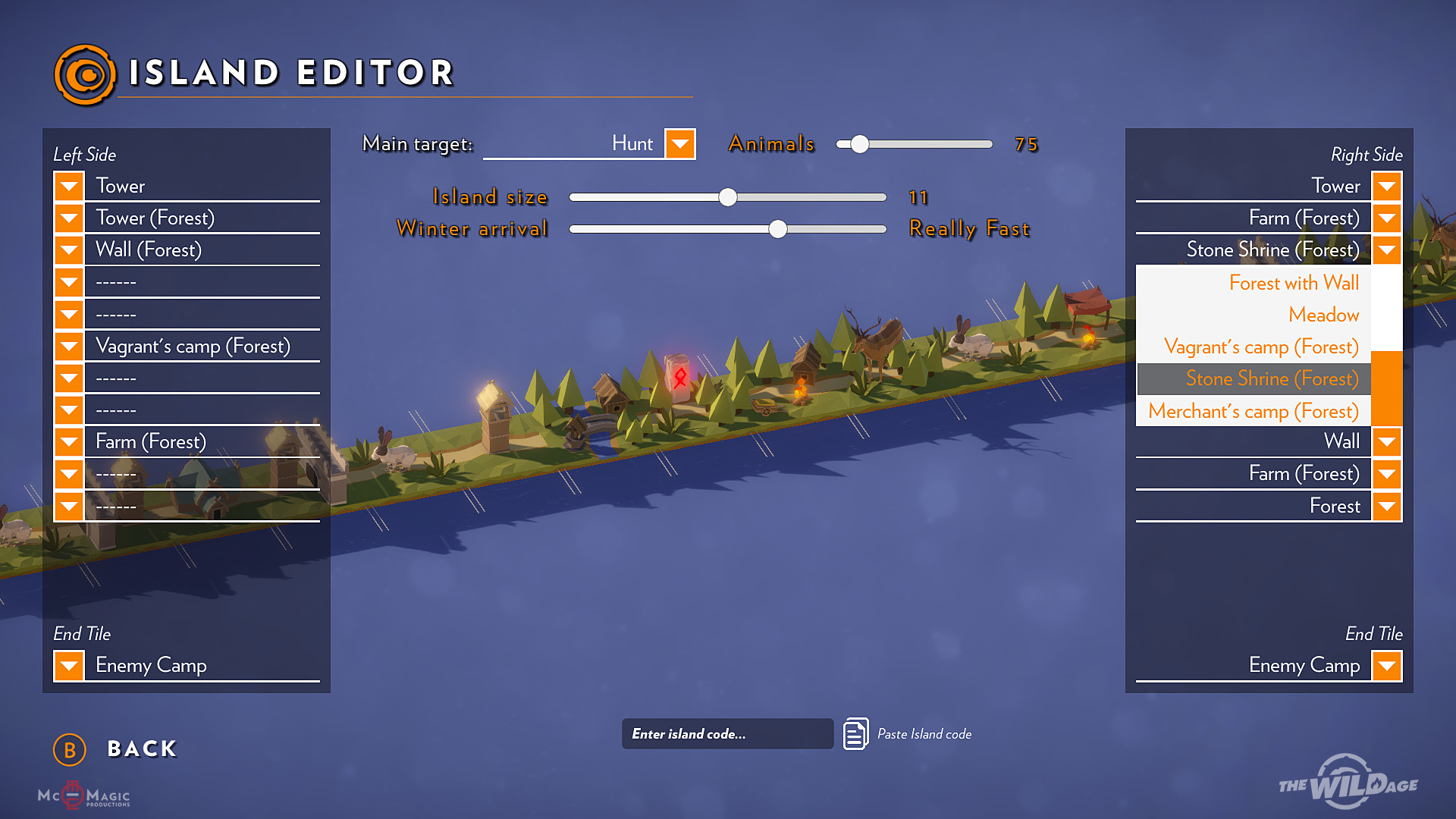Paste Island code from clipboard
The height and width of the screenshot is (819, 1456).
click(856, 734)
